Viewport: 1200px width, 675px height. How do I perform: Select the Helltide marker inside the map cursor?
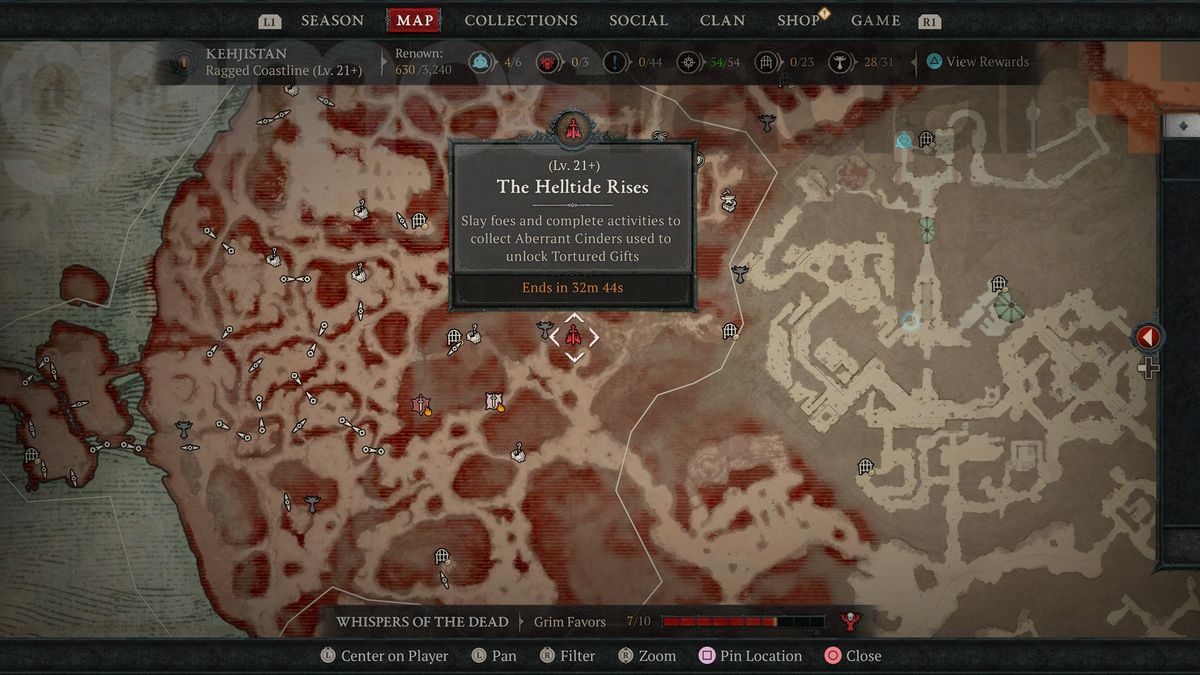[574, 337]
